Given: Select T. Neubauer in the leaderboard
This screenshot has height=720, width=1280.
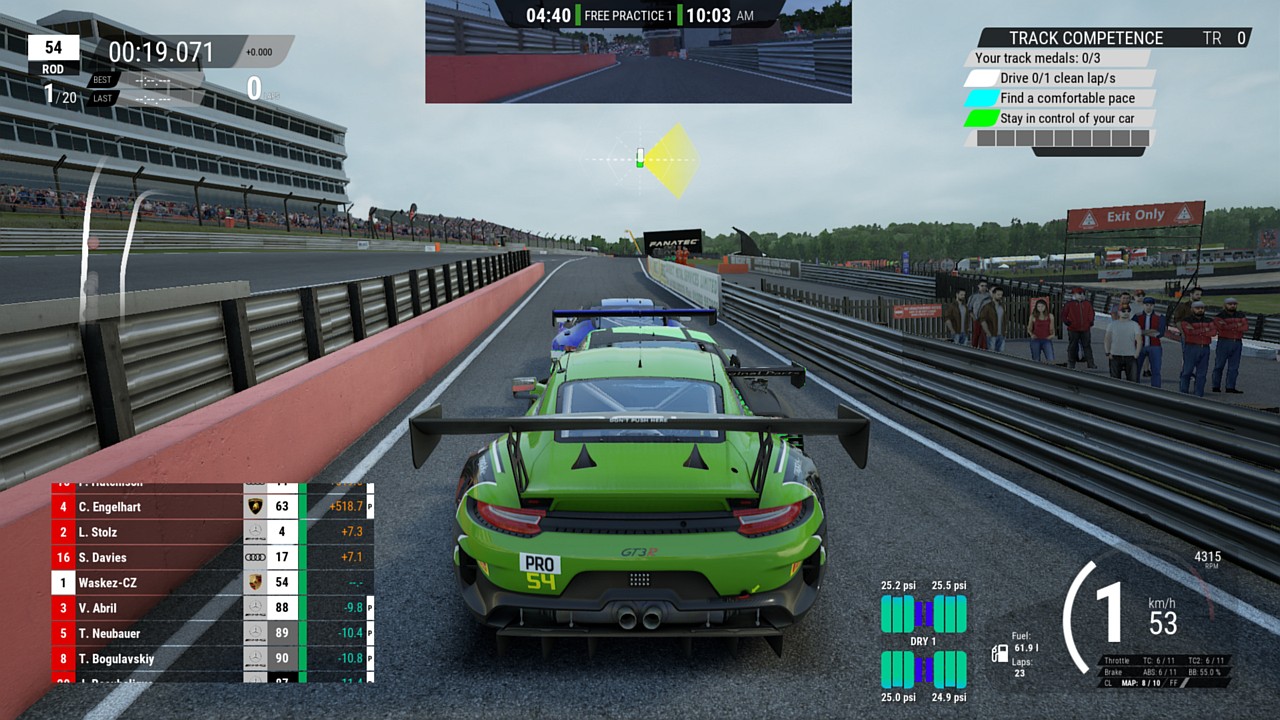Looking at the screenshot, I should [110, 633].
